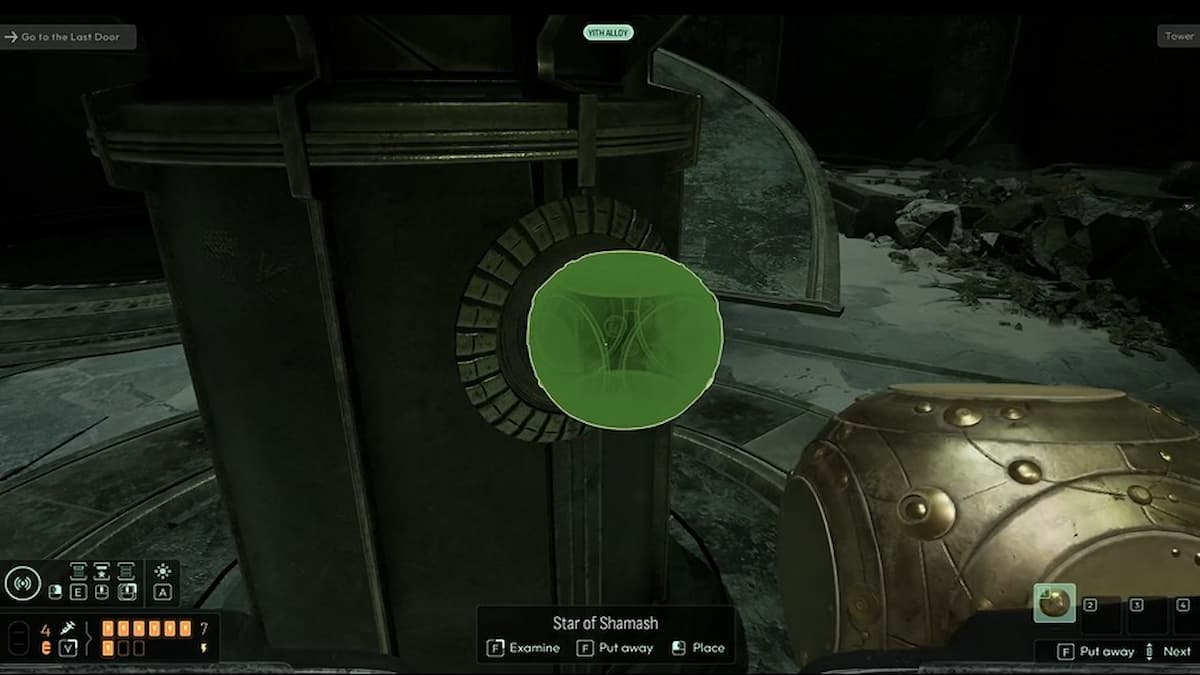
Task: Click the circular scanner pulse icon
Action: coord(22,584)
